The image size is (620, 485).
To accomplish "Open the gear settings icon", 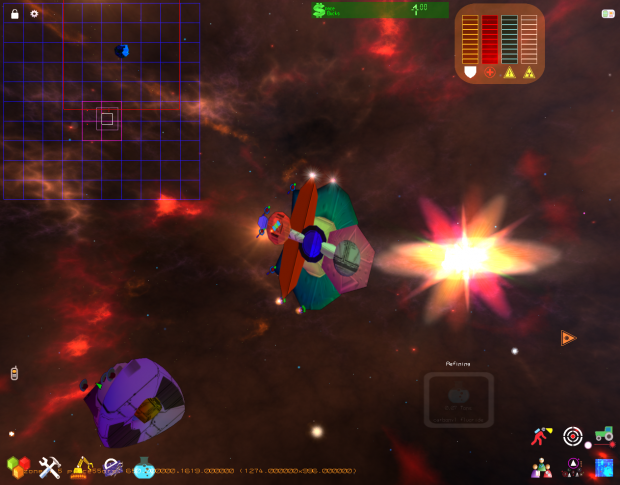I will click(x=34, y=14).
